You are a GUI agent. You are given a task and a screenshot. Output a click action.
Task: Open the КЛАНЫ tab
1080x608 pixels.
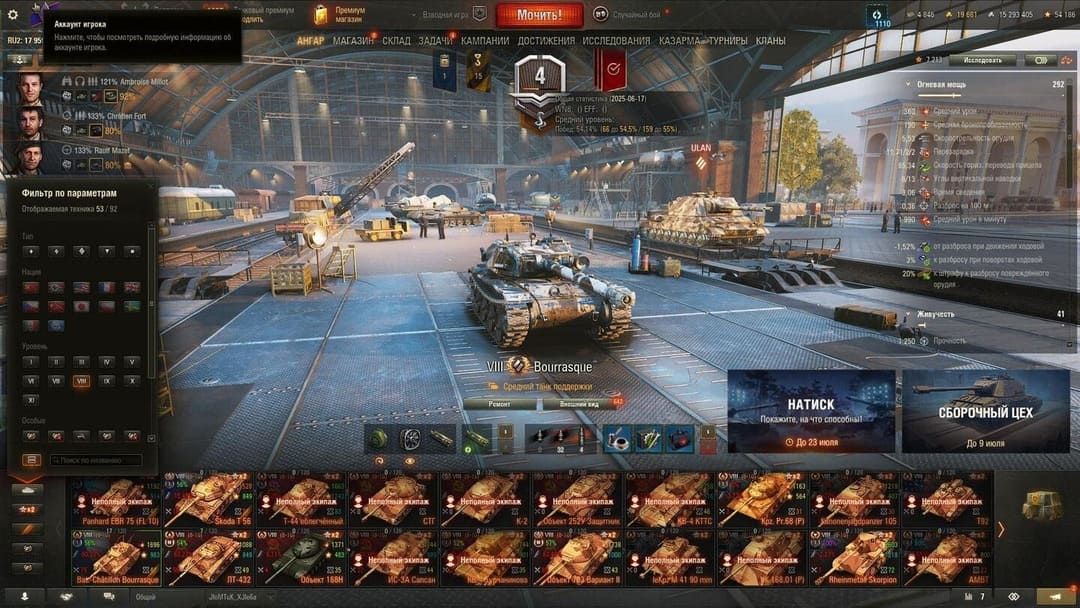[770, 41]
